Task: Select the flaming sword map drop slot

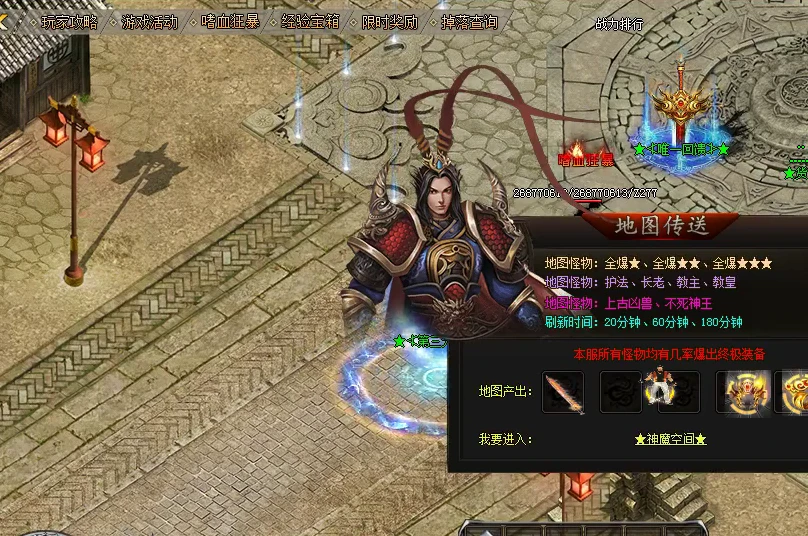Action: coord(563,392)
